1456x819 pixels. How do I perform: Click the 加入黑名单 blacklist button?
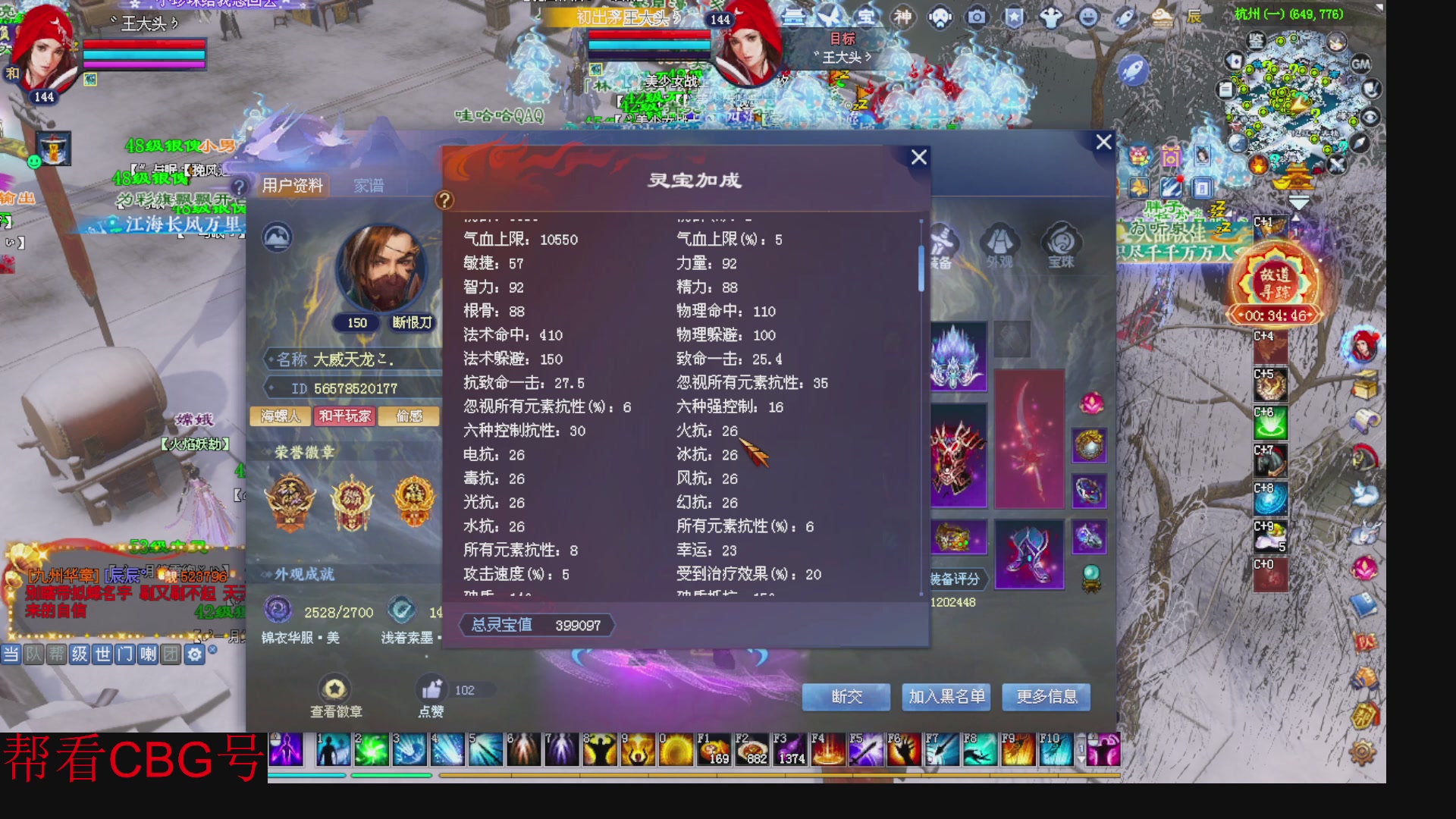pos(946,697)
